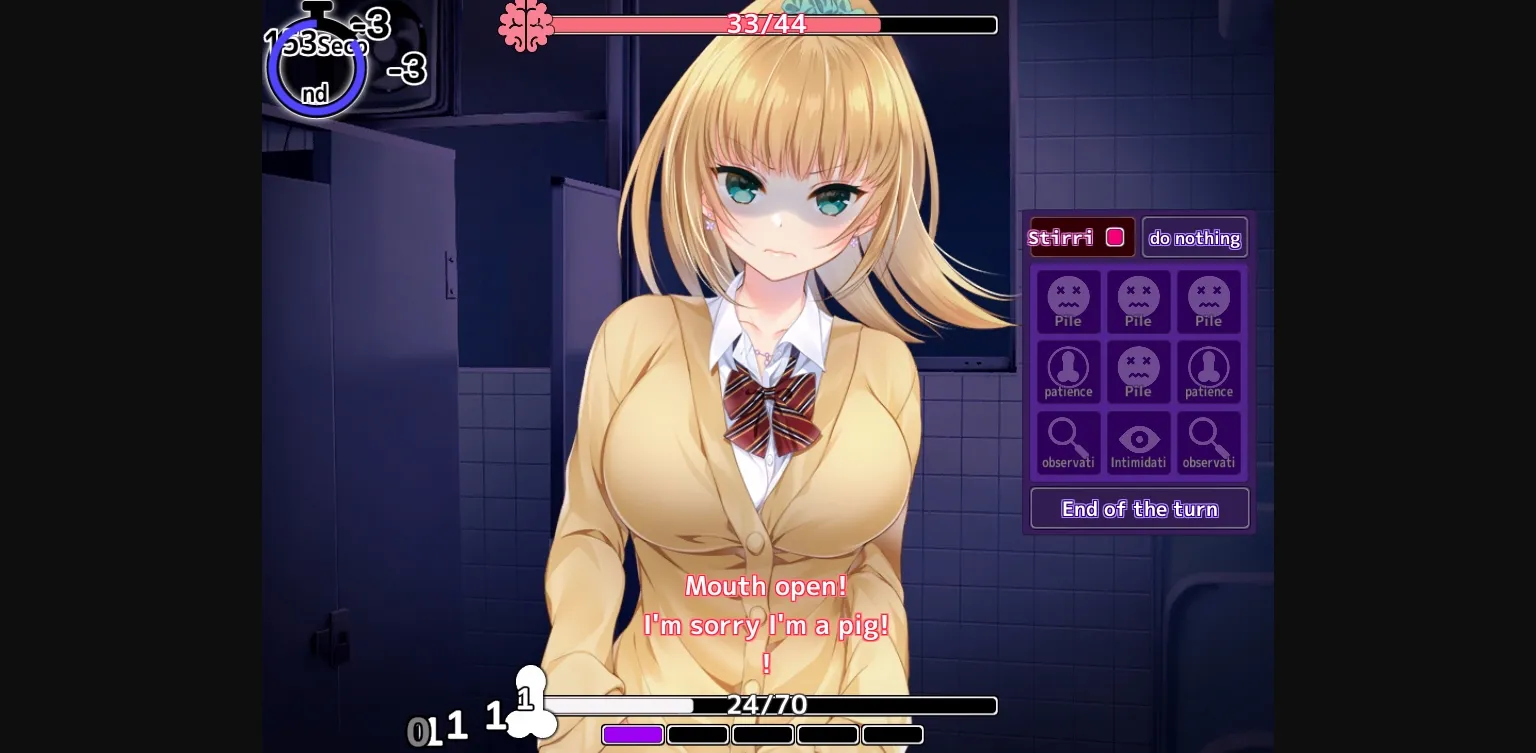Activate the left observation magnifier skill
Viewport: 1536px width, 753px height.
[x=1068, y=442]
